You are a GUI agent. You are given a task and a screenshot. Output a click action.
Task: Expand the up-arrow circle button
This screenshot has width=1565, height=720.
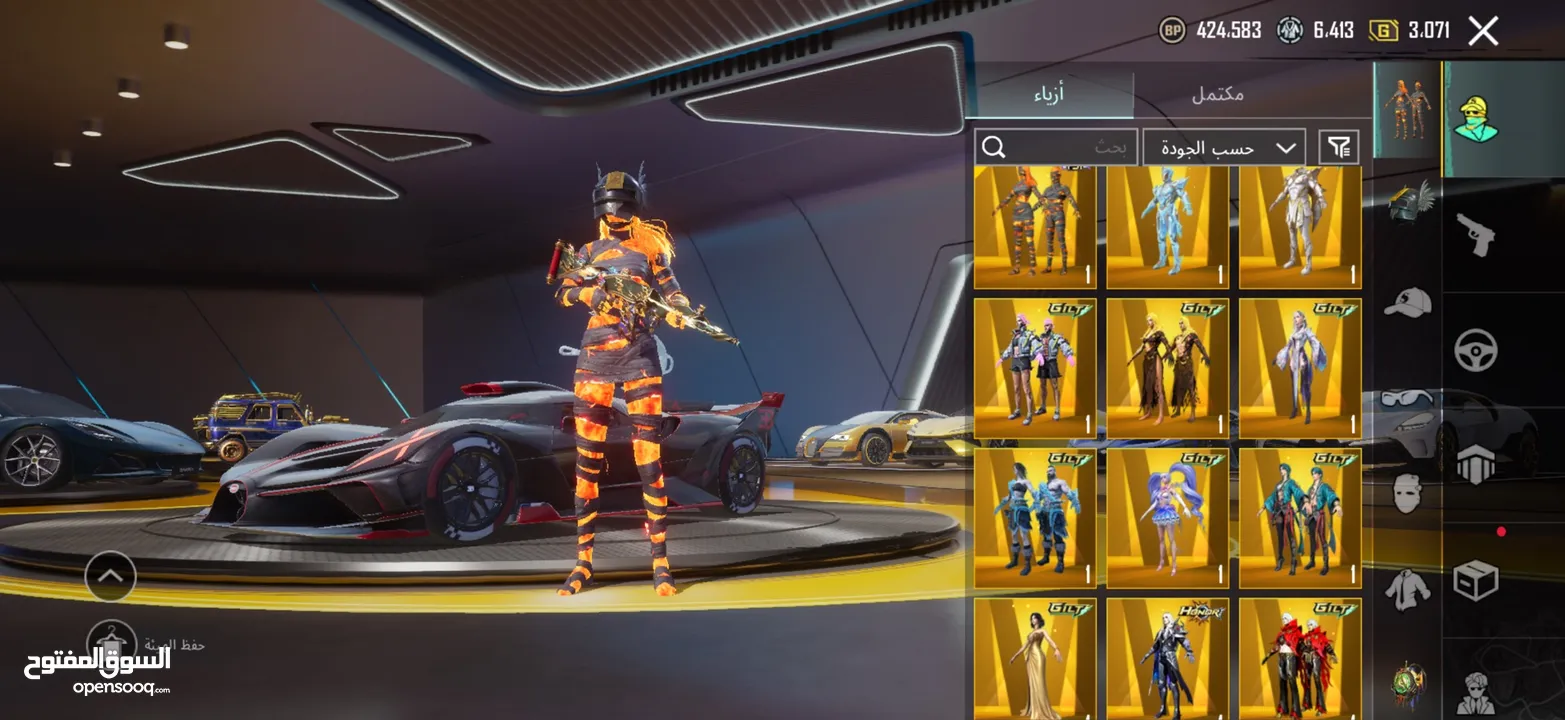coord(110,576)
